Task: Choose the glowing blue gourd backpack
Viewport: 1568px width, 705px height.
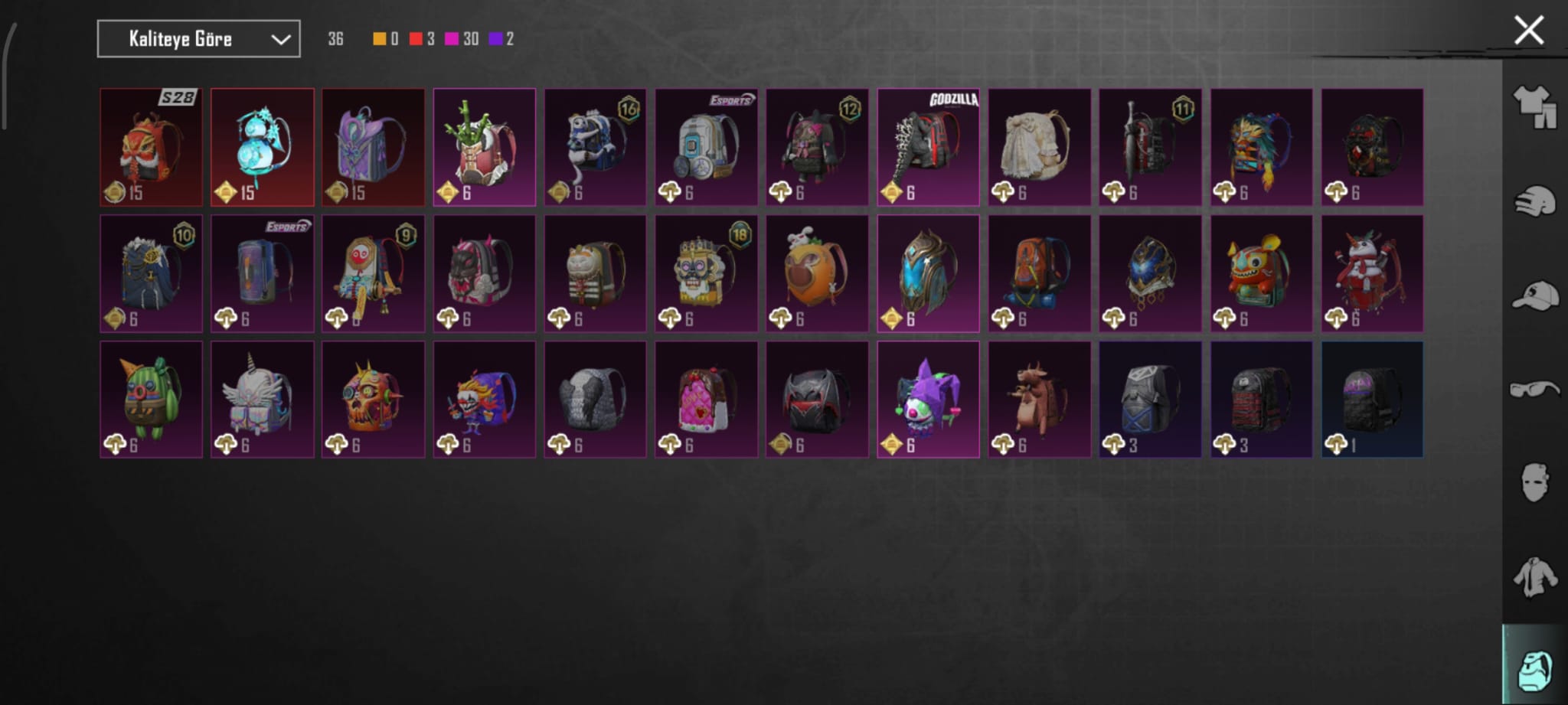Action: point(263,147)
